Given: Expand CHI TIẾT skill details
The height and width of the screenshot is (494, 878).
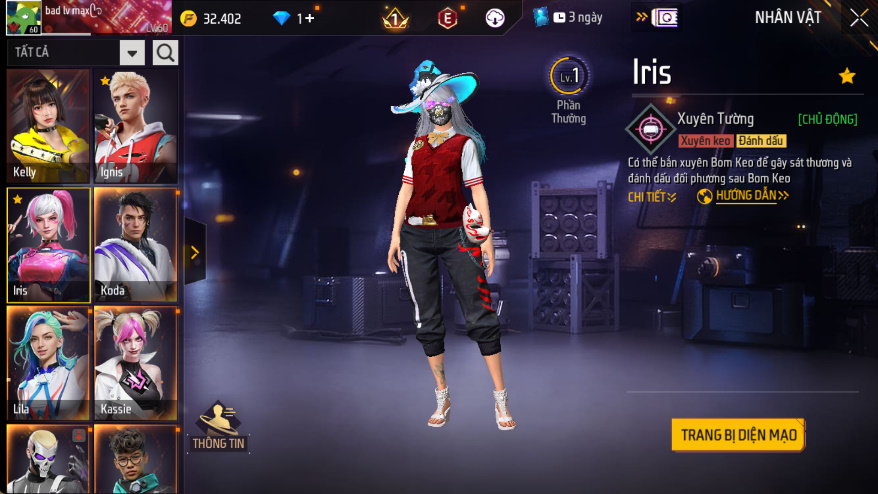Looking at the screenshot, I should pyautogui.click(x=652, y=197).
